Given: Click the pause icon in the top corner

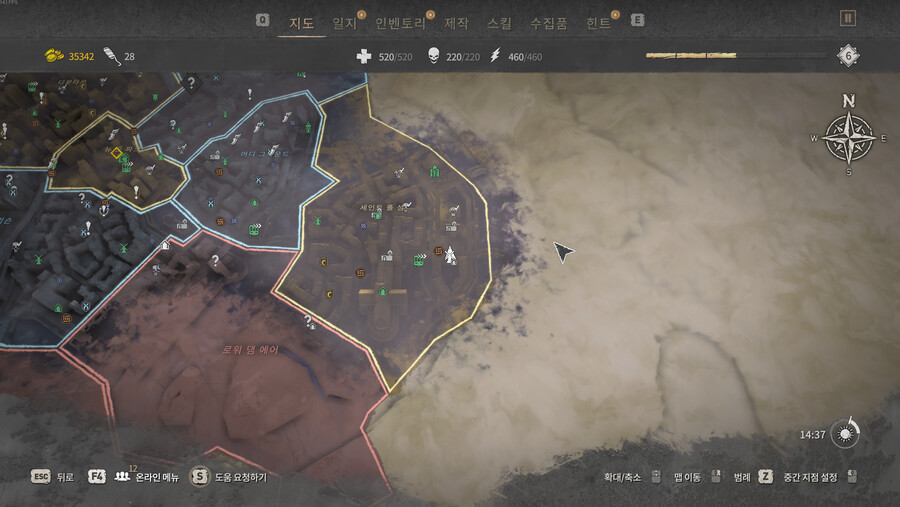Looking at the screenshot, I should tap(848, 18).
